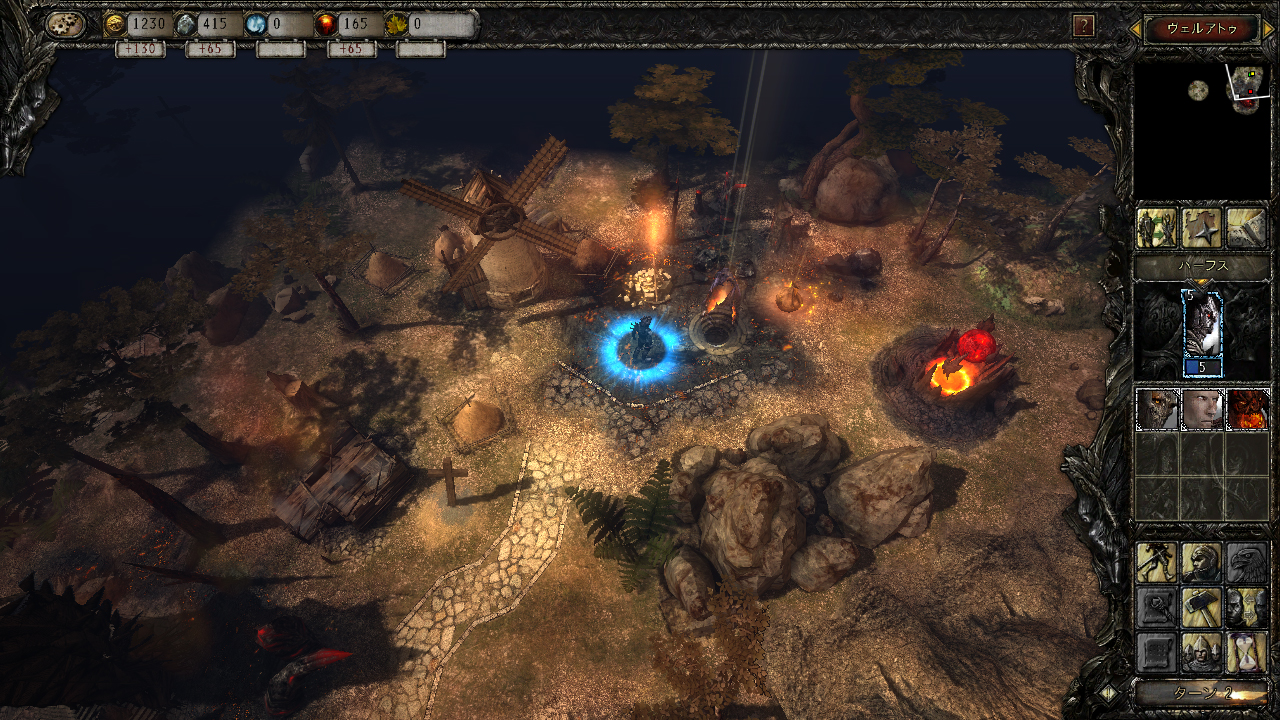End the turn with hourglass icon
The height and width of the screenshot is (720, 1280).
pyautogui.click(x=1247, y=652)
